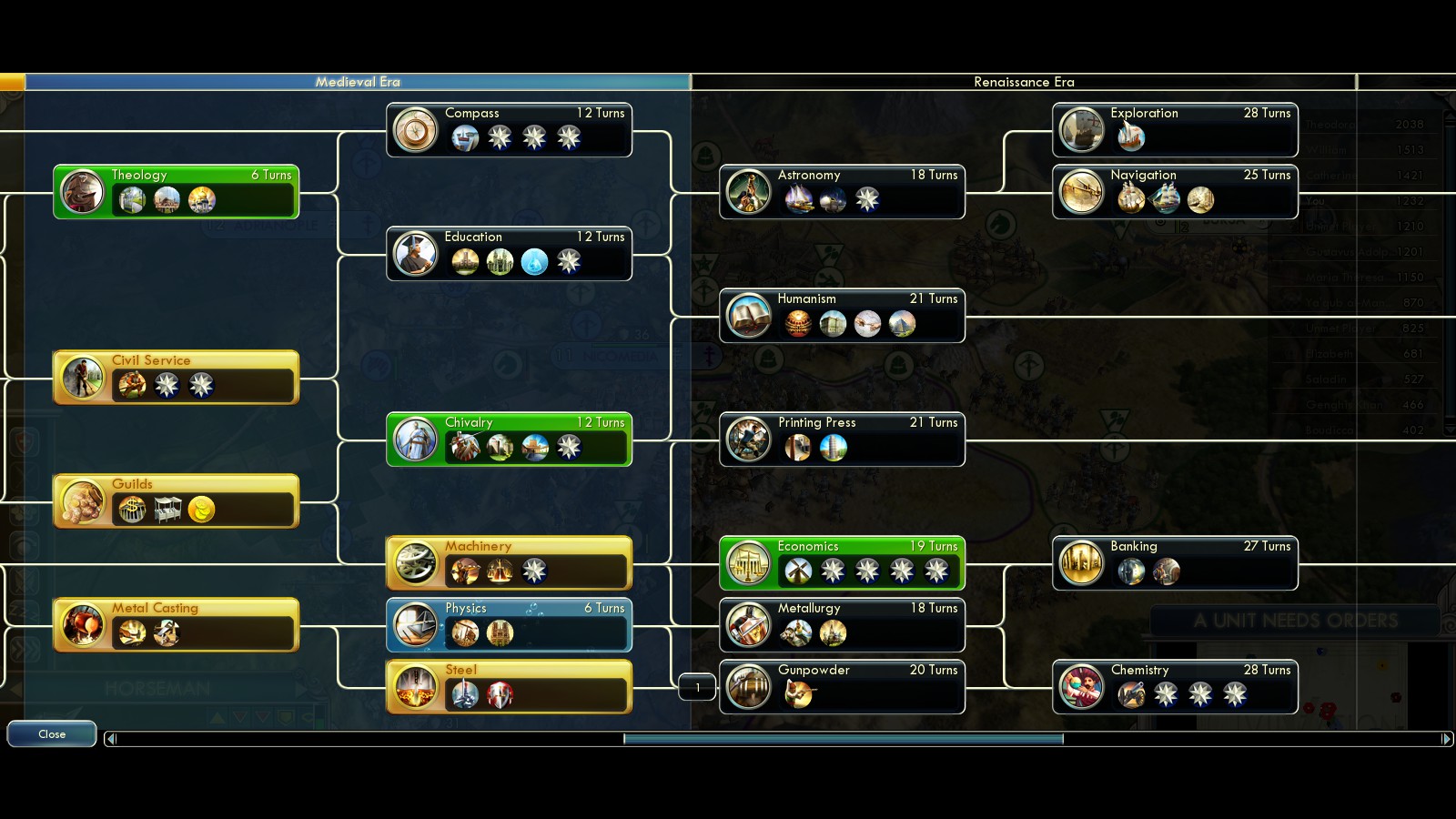The width and height of the screenshot is (1456, 819).
Task: Open the Civil Service tech entry
Action: click(176, 378)
